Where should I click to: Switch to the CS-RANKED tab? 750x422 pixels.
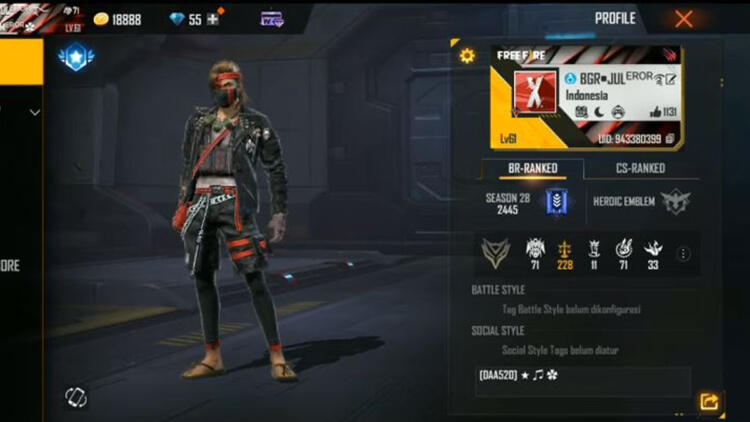(x=640, y=168)
